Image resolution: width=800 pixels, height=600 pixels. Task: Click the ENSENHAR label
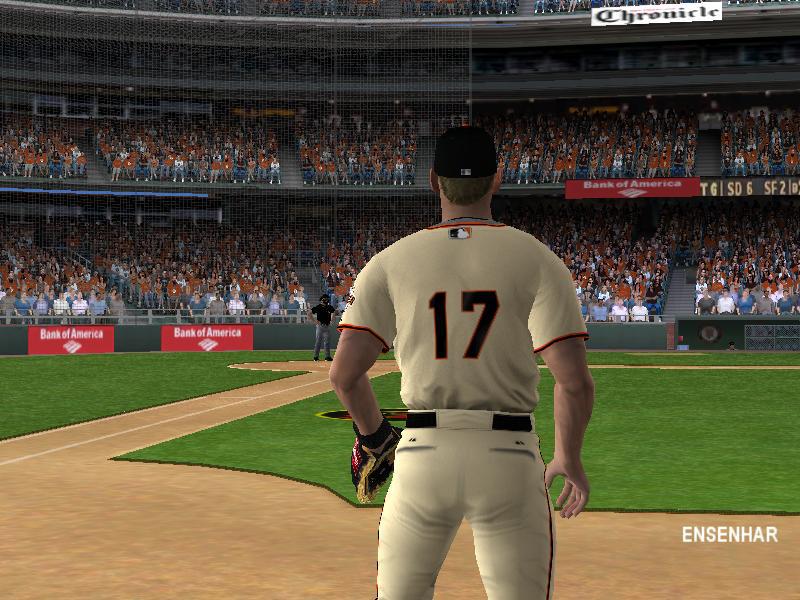point(729,535)
